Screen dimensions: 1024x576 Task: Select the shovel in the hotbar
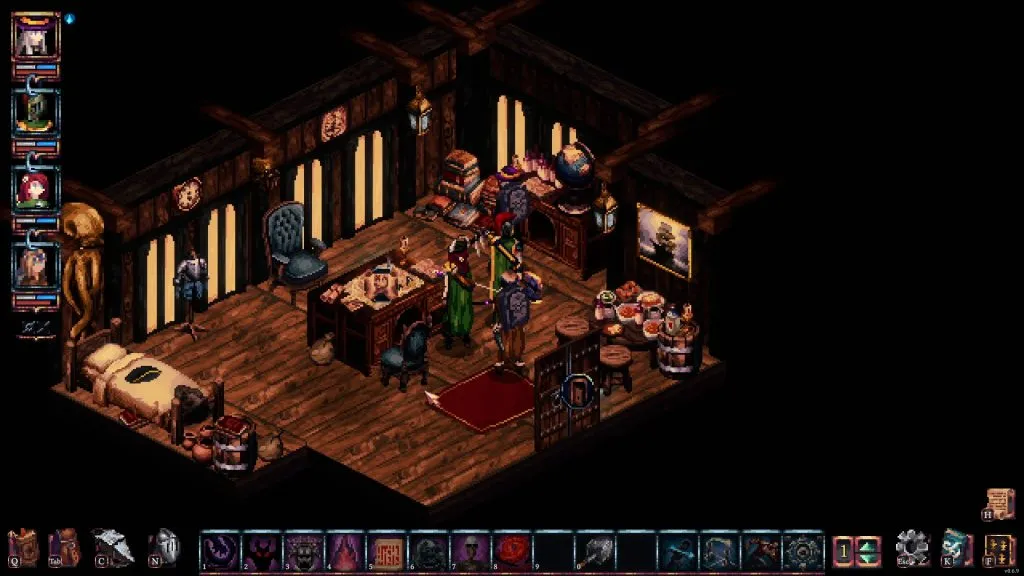(x=595, y=551)
